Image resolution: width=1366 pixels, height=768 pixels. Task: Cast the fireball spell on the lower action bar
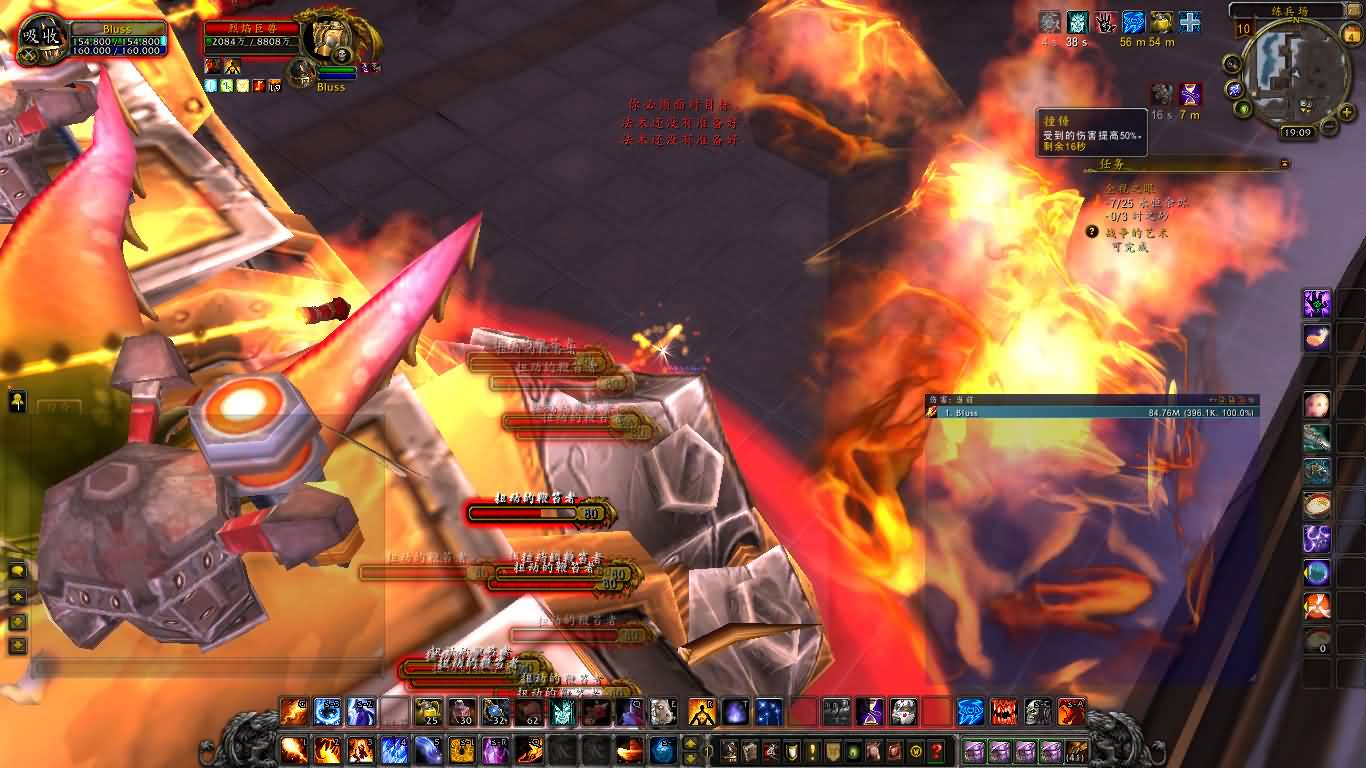[294, 748]
